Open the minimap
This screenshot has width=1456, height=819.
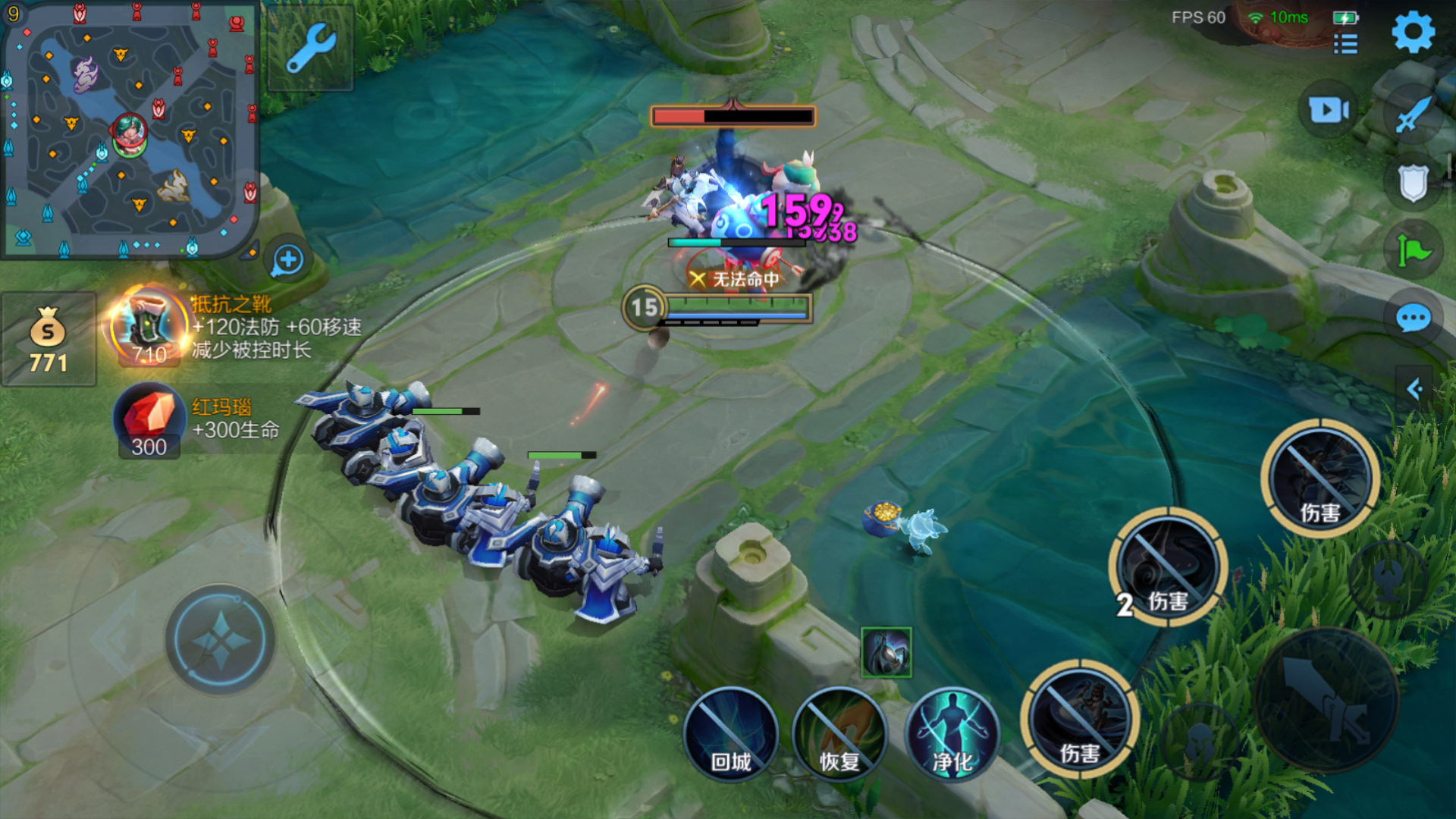[x=130, y=130]
